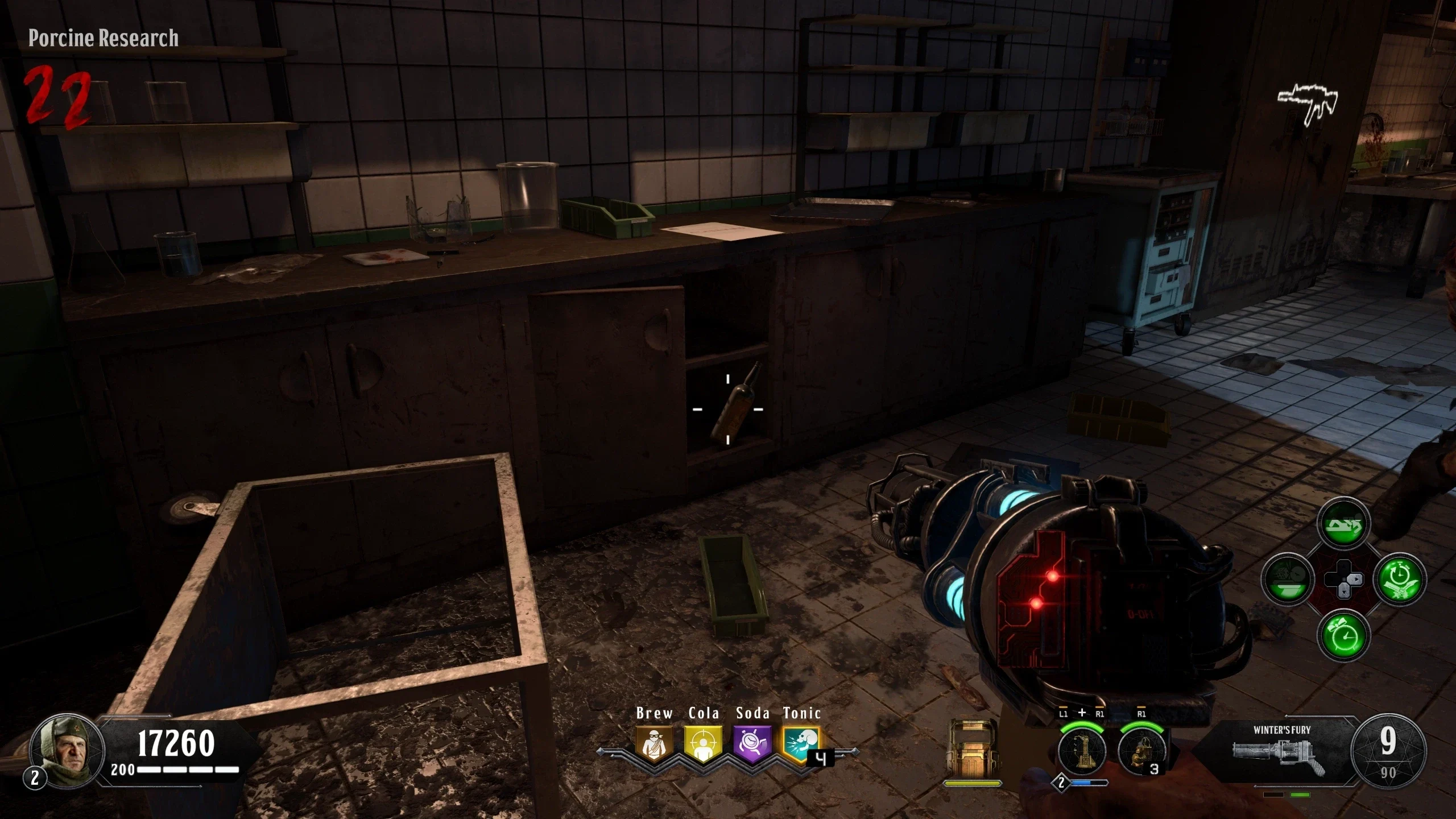The width and height of the screenshot is (1456, 819).
Task: Select the skull Tonic perk icon
Action: (x=801, y=744)
